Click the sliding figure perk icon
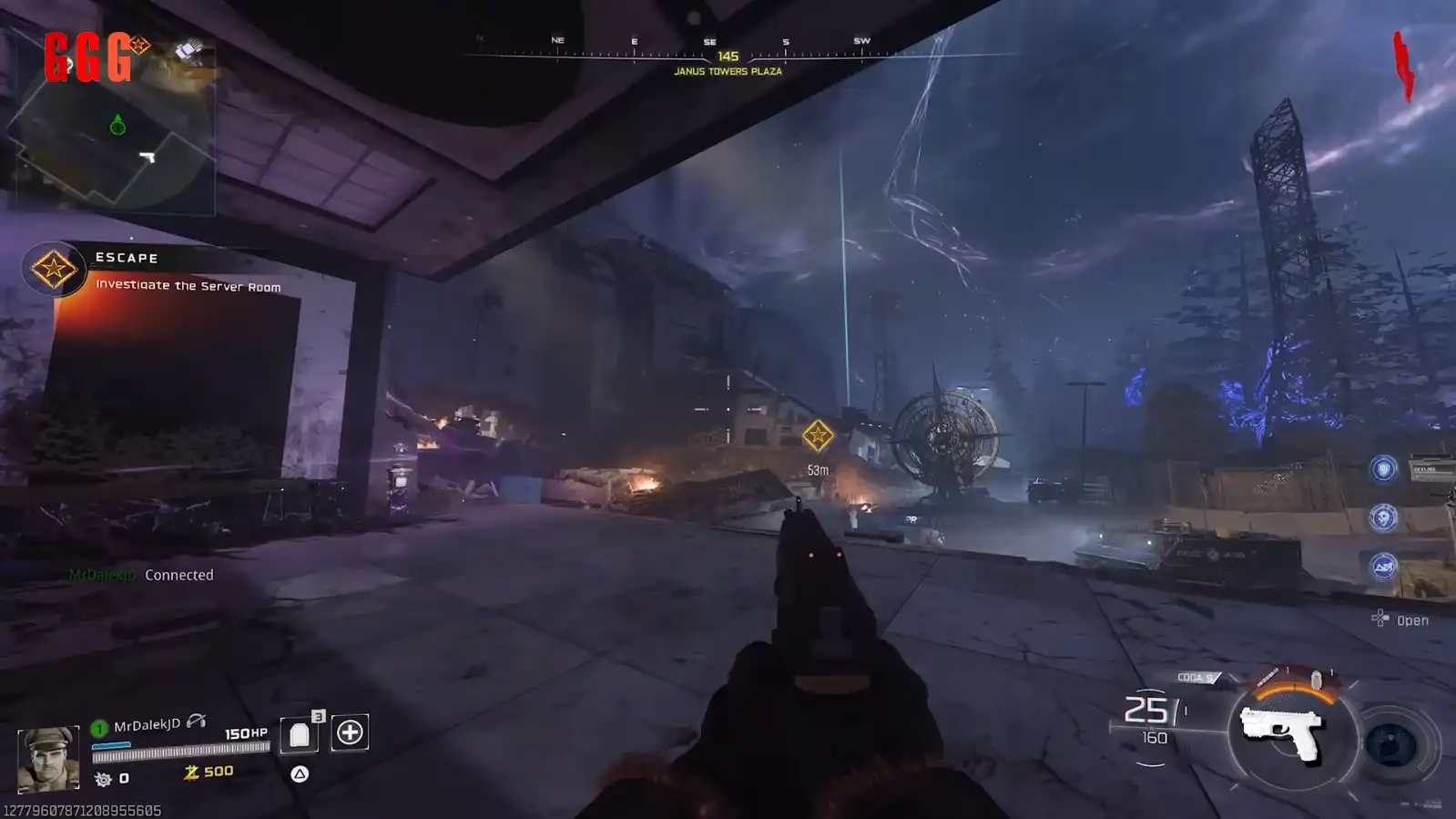The height and width of the screenshot is (819, 1456). tap(1383, 567)
